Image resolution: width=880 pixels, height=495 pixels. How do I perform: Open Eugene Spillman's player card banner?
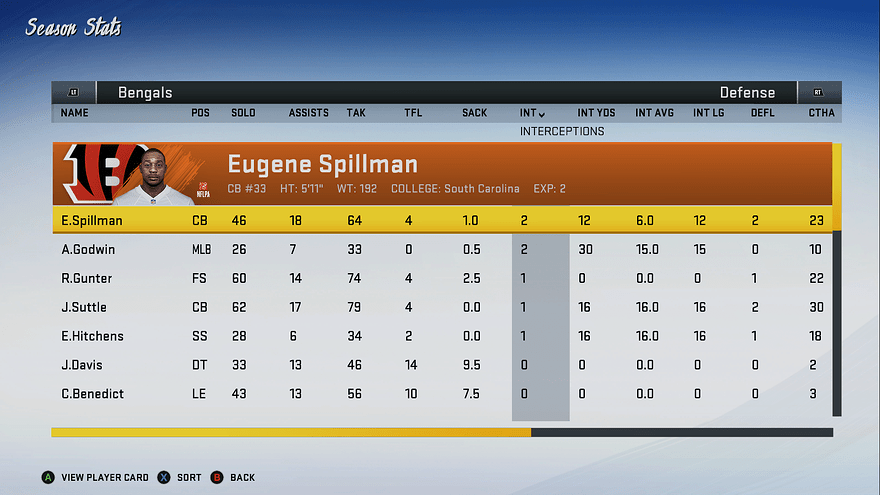440,173
